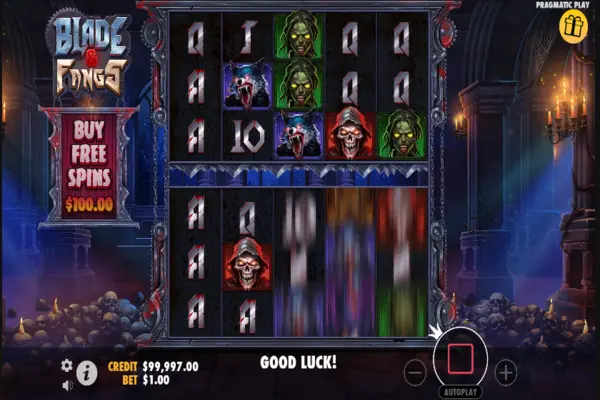Open the Buy Free Spins offer
Image resolution: width=600 pixels, height=400 pixels.
[x=90, y=165]
